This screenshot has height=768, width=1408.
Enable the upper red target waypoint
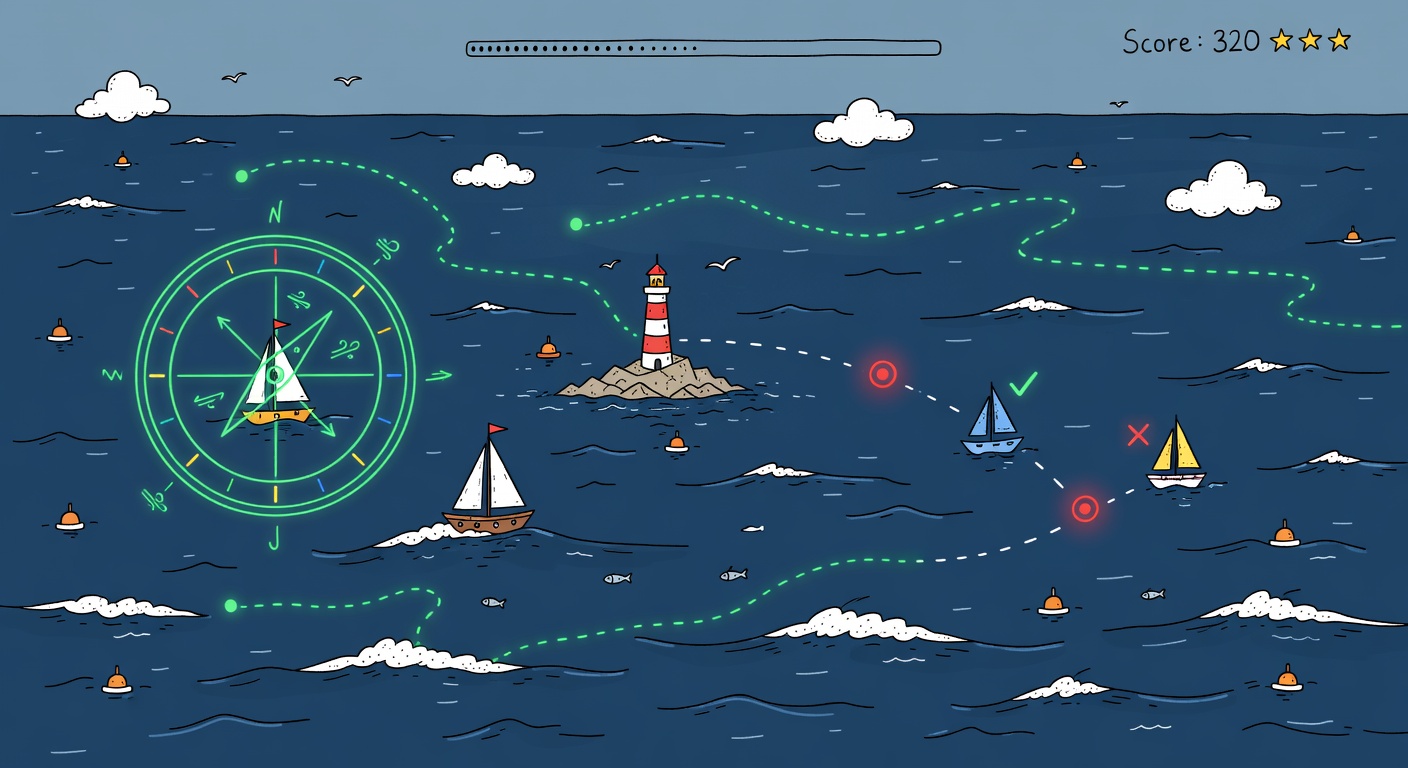(881, 373)
